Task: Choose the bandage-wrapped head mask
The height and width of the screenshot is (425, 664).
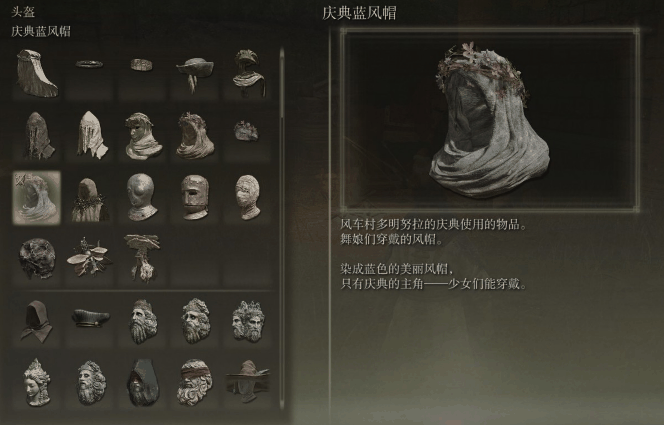Action: (246, 194)
